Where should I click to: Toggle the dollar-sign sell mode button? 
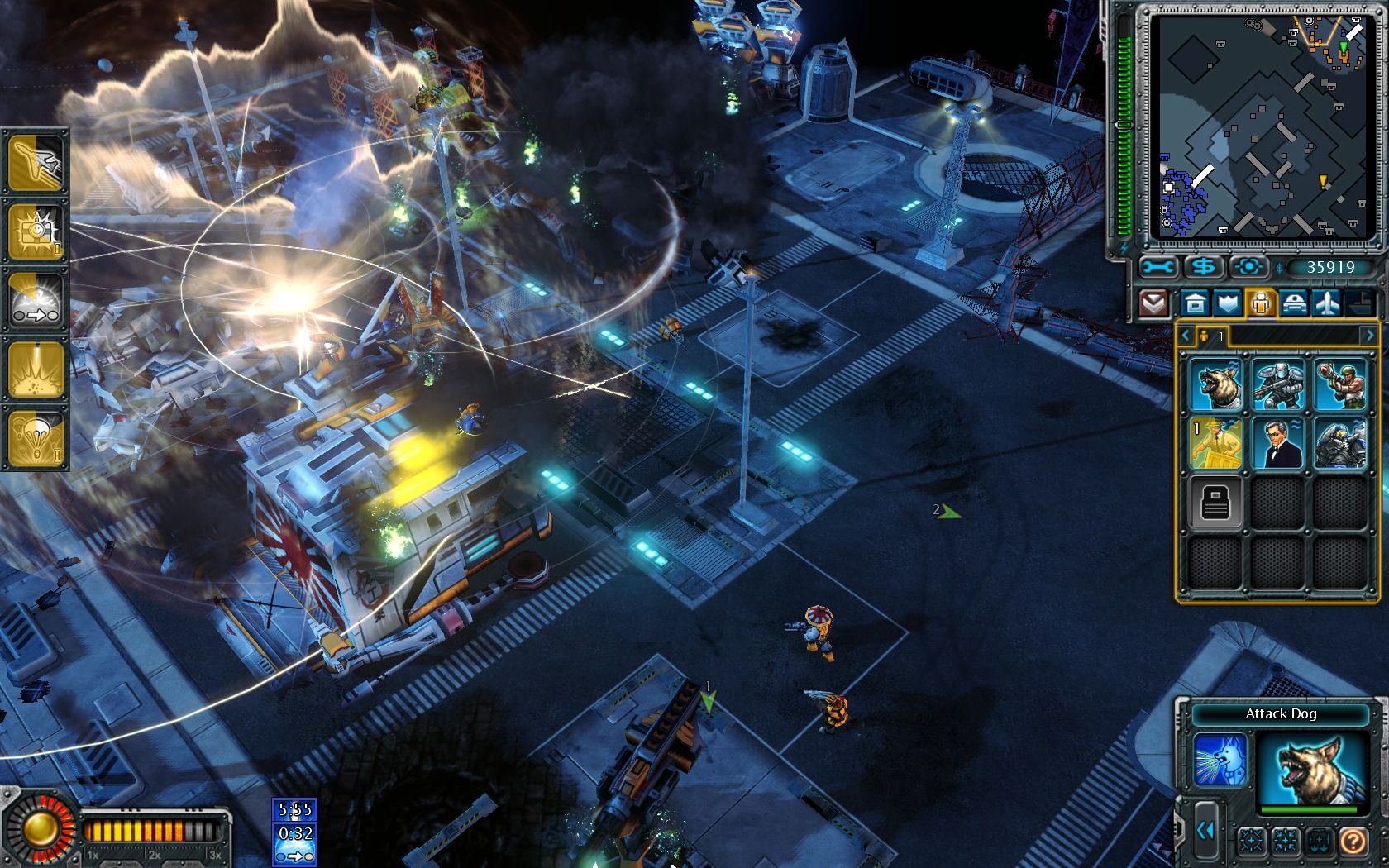[1204, 267]
